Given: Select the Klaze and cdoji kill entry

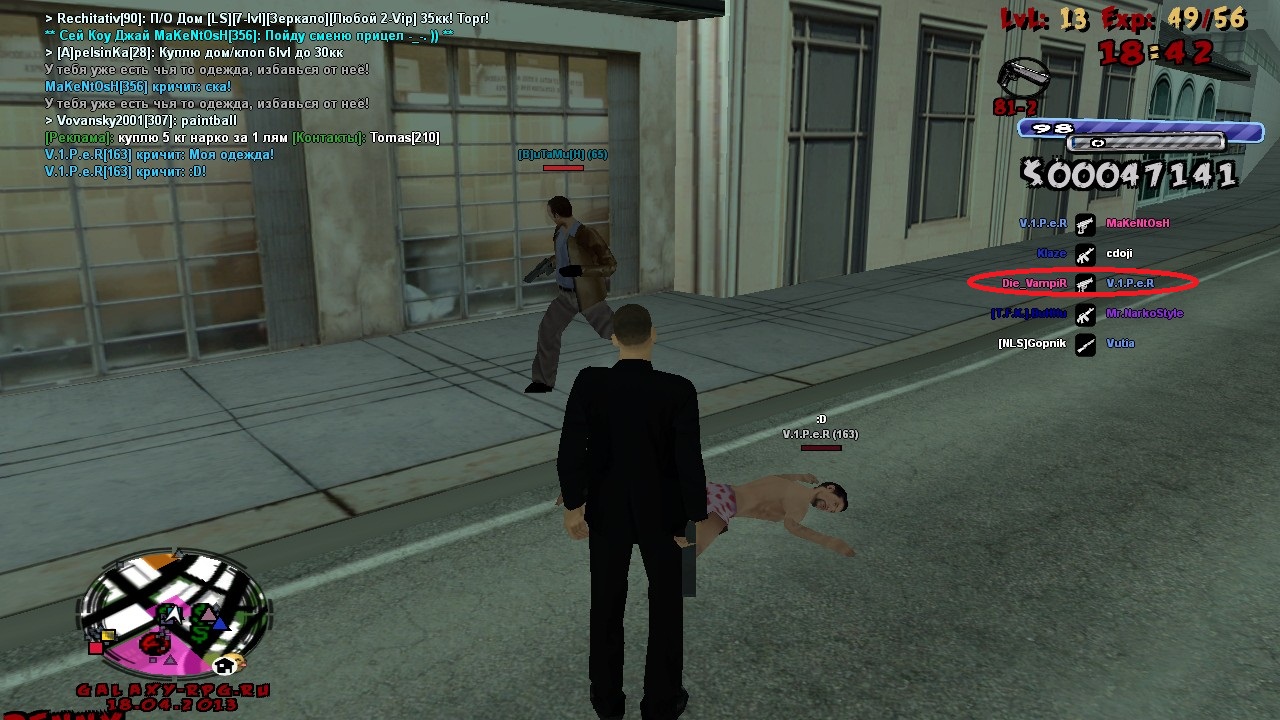Looking at the screenshot, I should pos(1084,254).
